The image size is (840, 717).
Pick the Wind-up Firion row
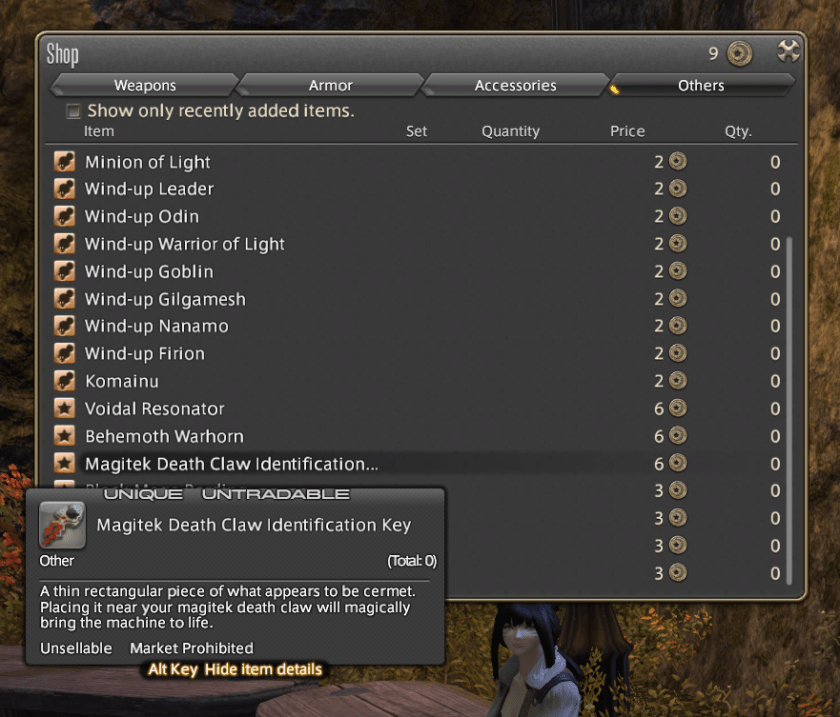click(145, 353)
